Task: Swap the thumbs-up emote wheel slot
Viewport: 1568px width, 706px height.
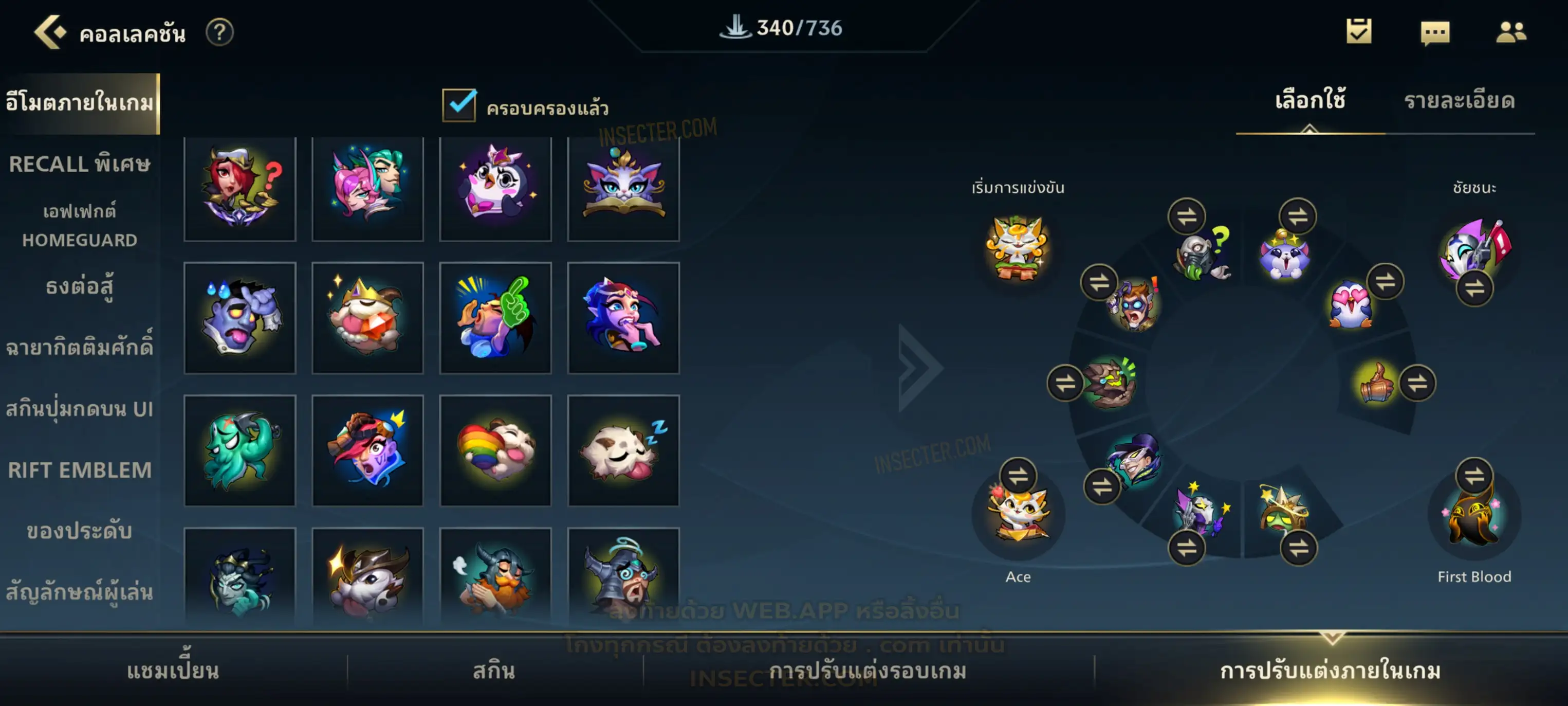Action: pyautogui.click(x=1417, y=383)
